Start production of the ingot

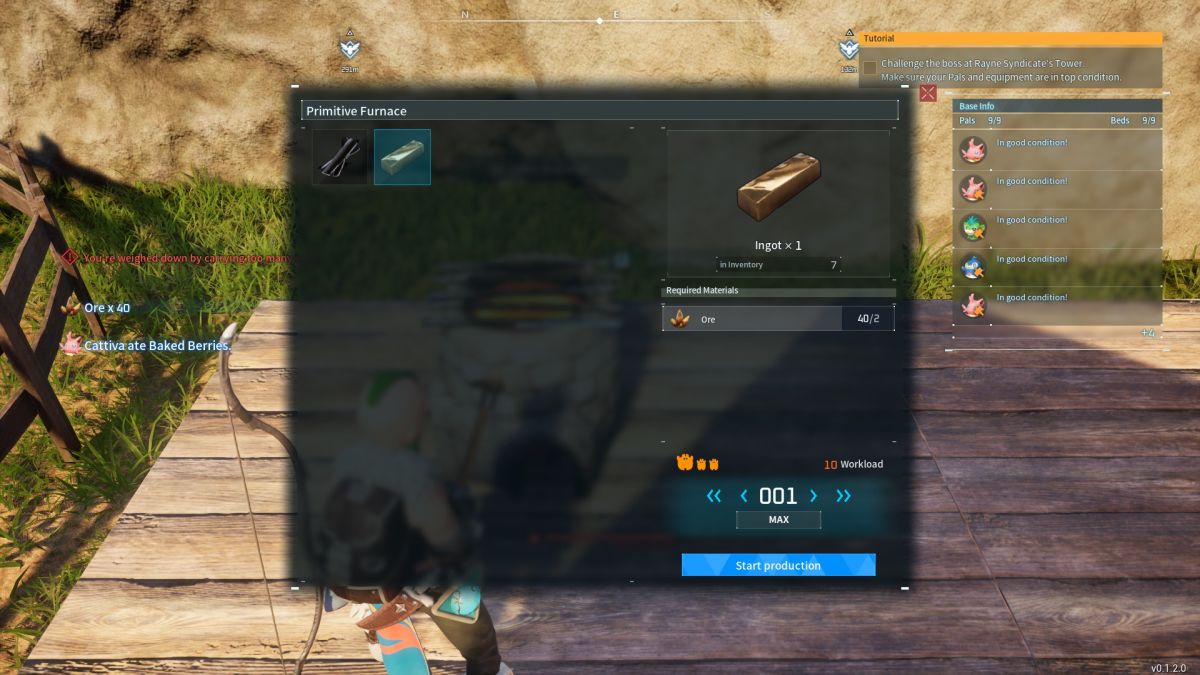tap(778, 565)
